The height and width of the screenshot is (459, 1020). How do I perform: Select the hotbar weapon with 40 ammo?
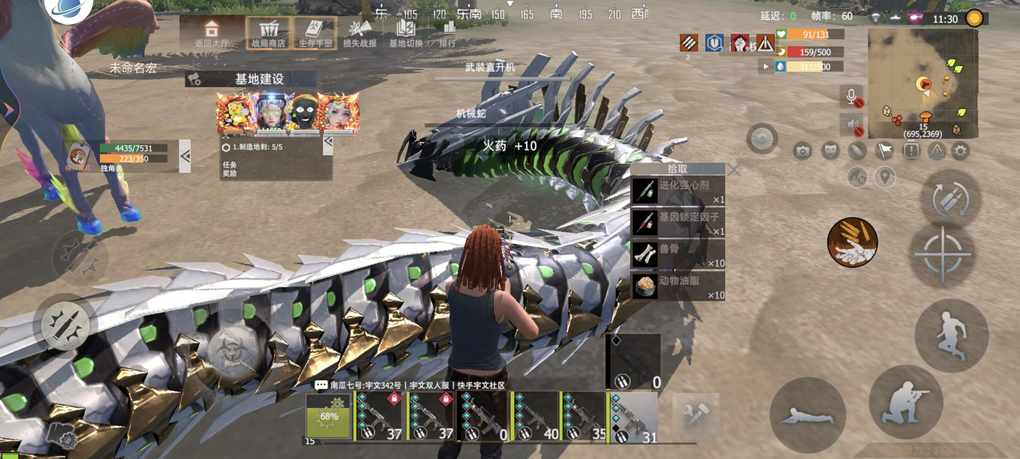coord(533,416)
